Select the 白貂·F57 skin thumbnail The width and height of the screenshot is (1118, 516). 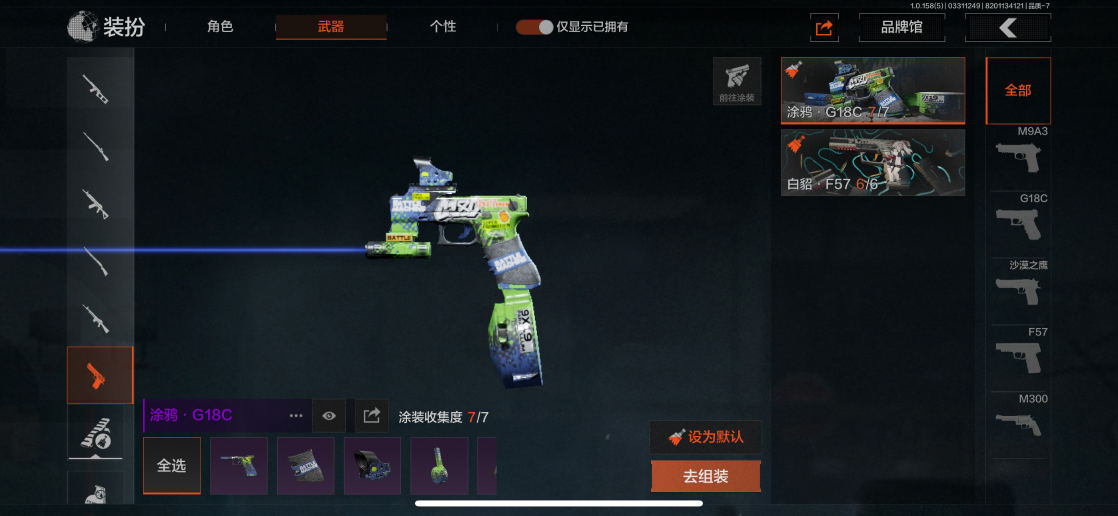tap(872, 162)
